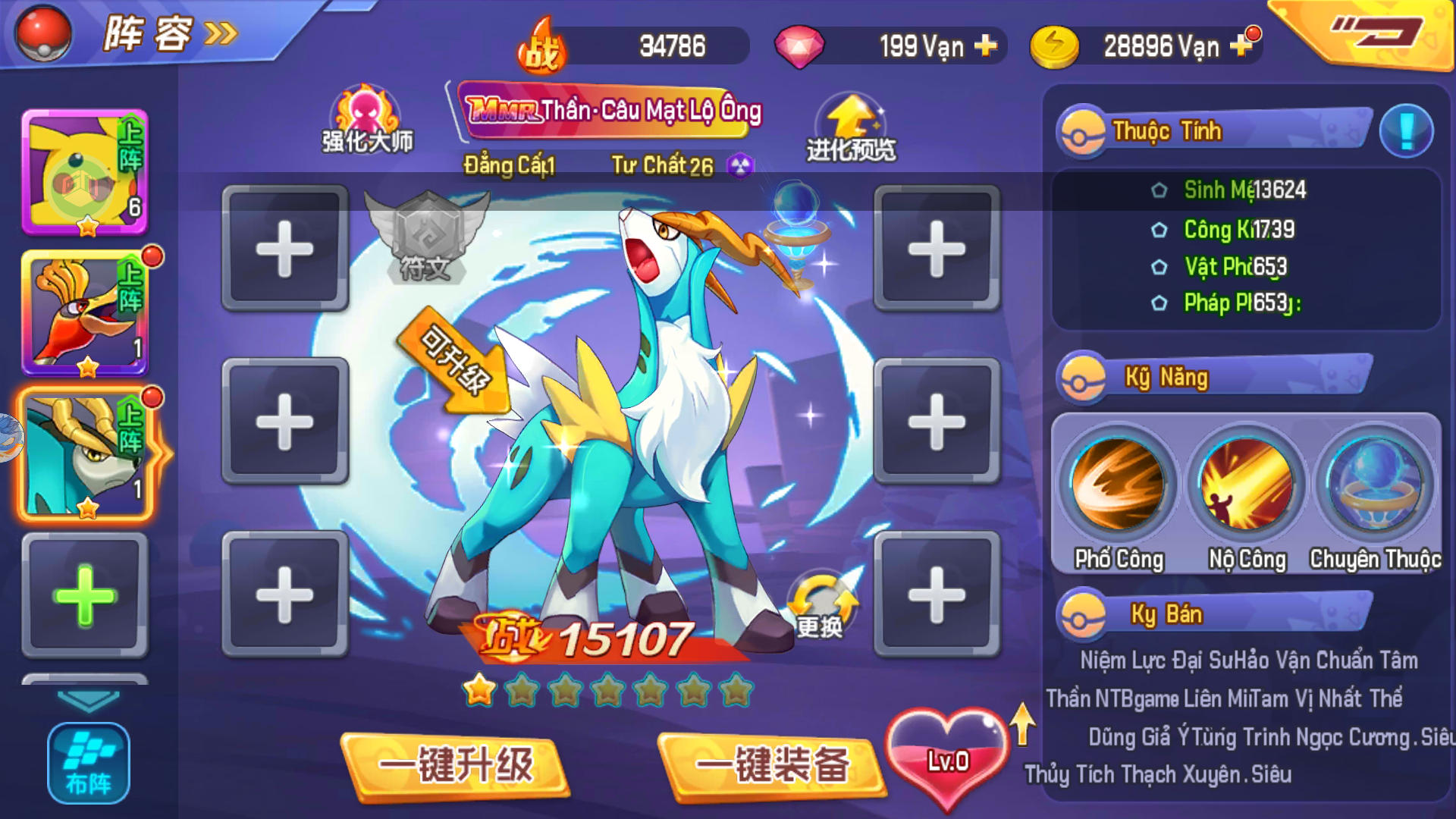This screenshot has width=1456, height=819.
Task: Toggle the blue info indicator on Thuộc Tính
Action: pyautogui.click(x=1407, y=130)
